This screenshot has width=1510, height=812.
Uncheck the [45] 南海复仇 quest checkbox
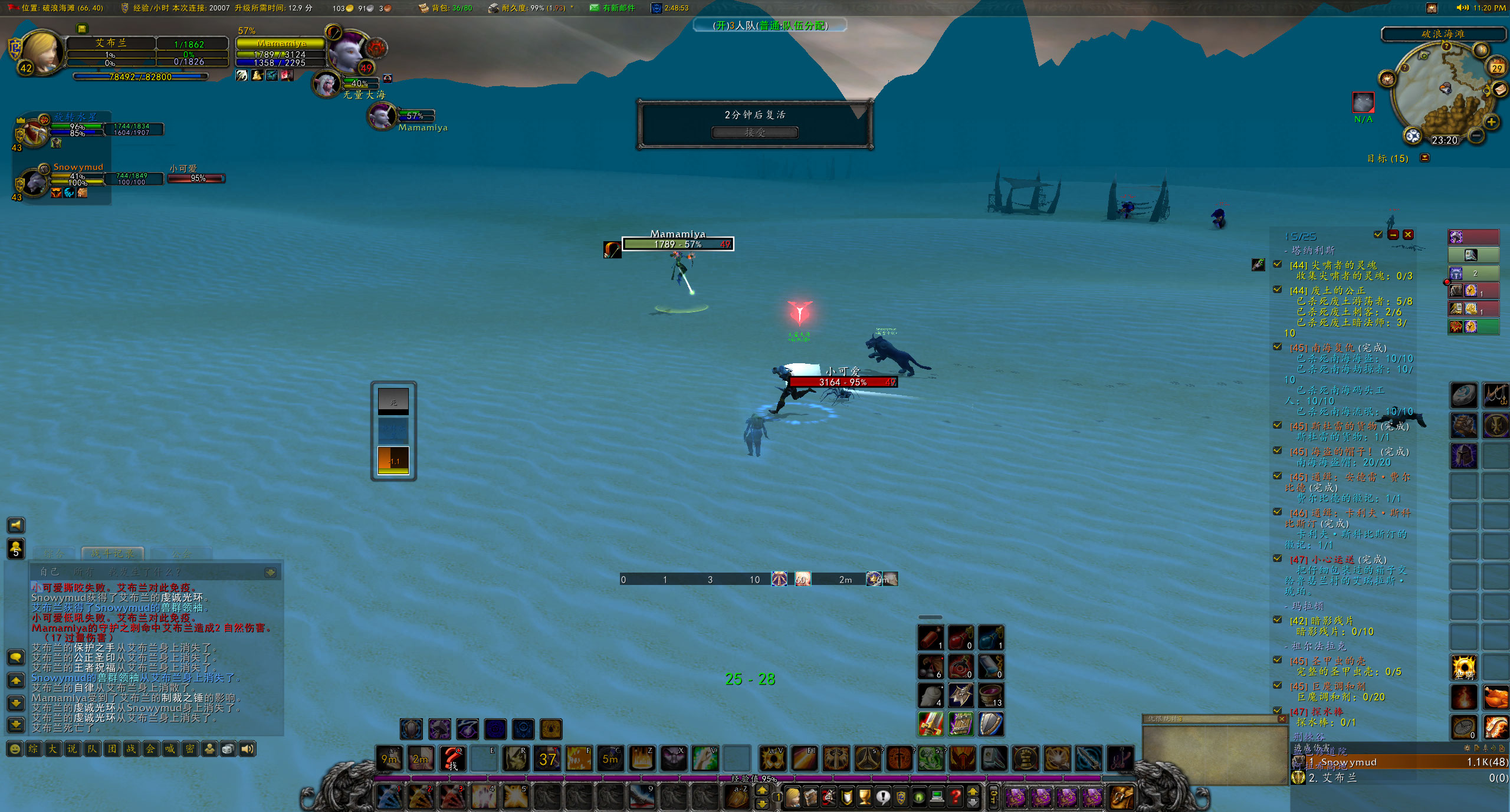click(1278, 347)
